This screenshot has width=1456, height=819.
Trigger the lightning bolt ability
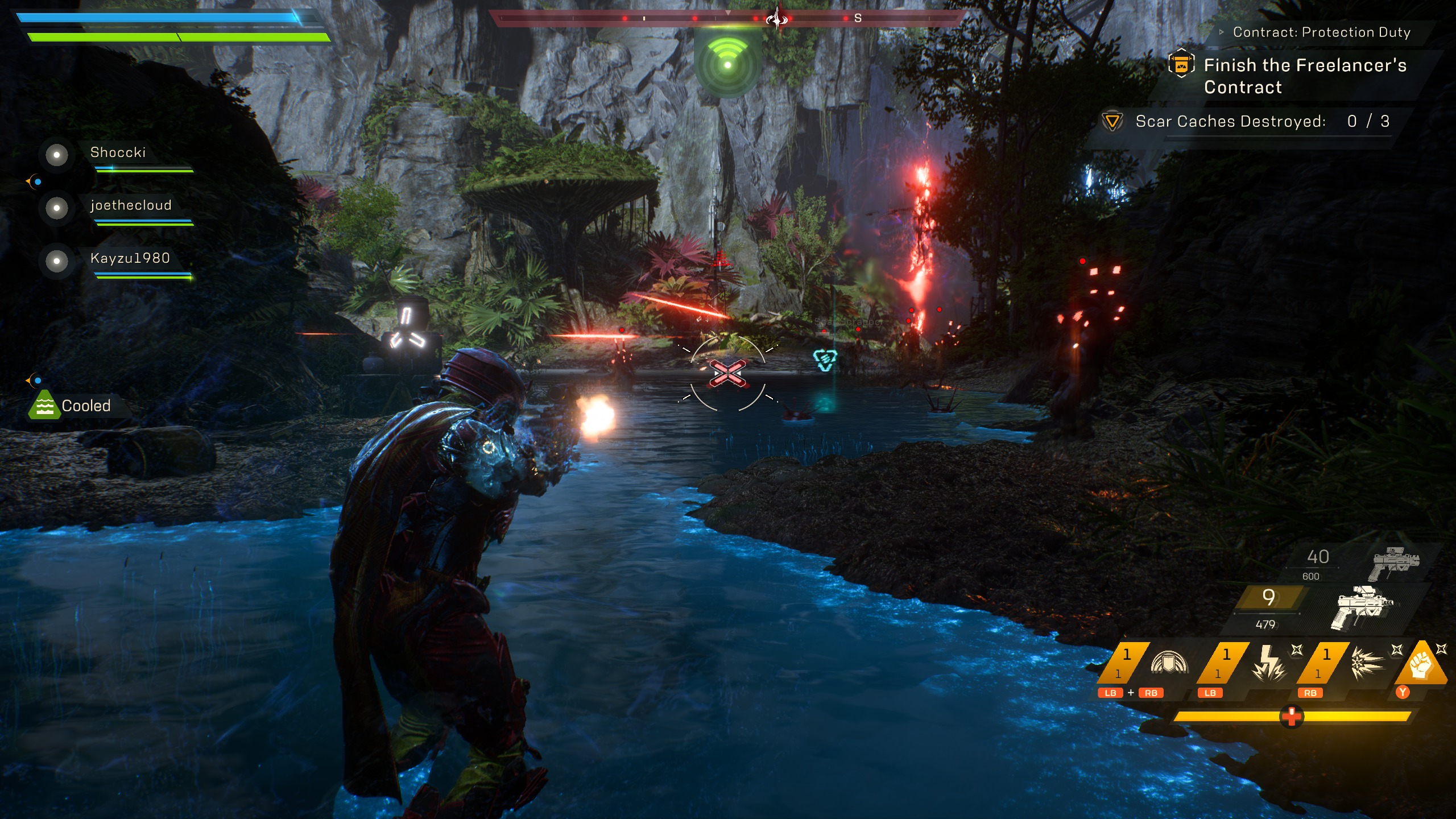1269,664
